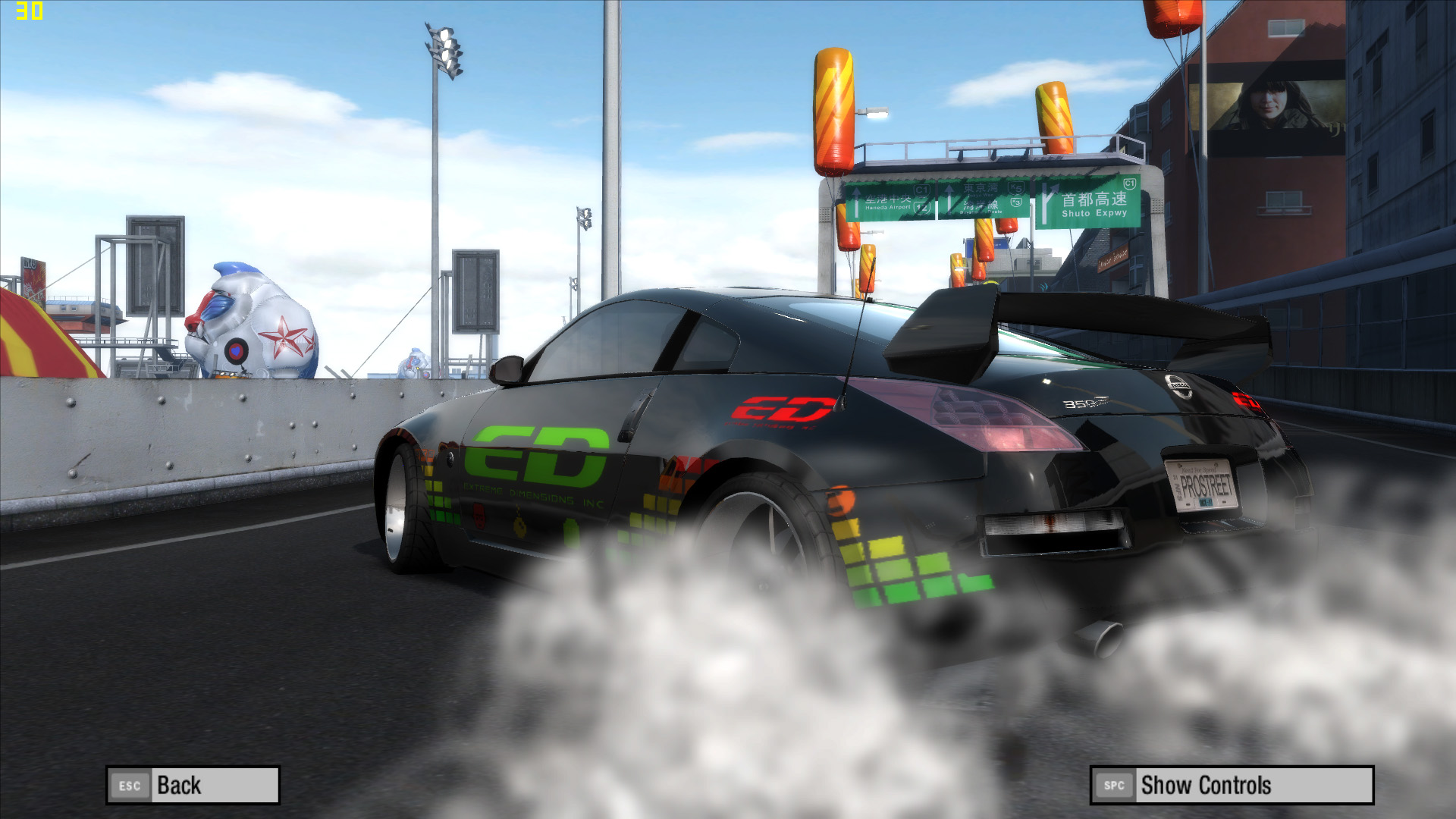1456x819 pixels.
Task: Open the Show Controls option
Action: [1231, 785]
